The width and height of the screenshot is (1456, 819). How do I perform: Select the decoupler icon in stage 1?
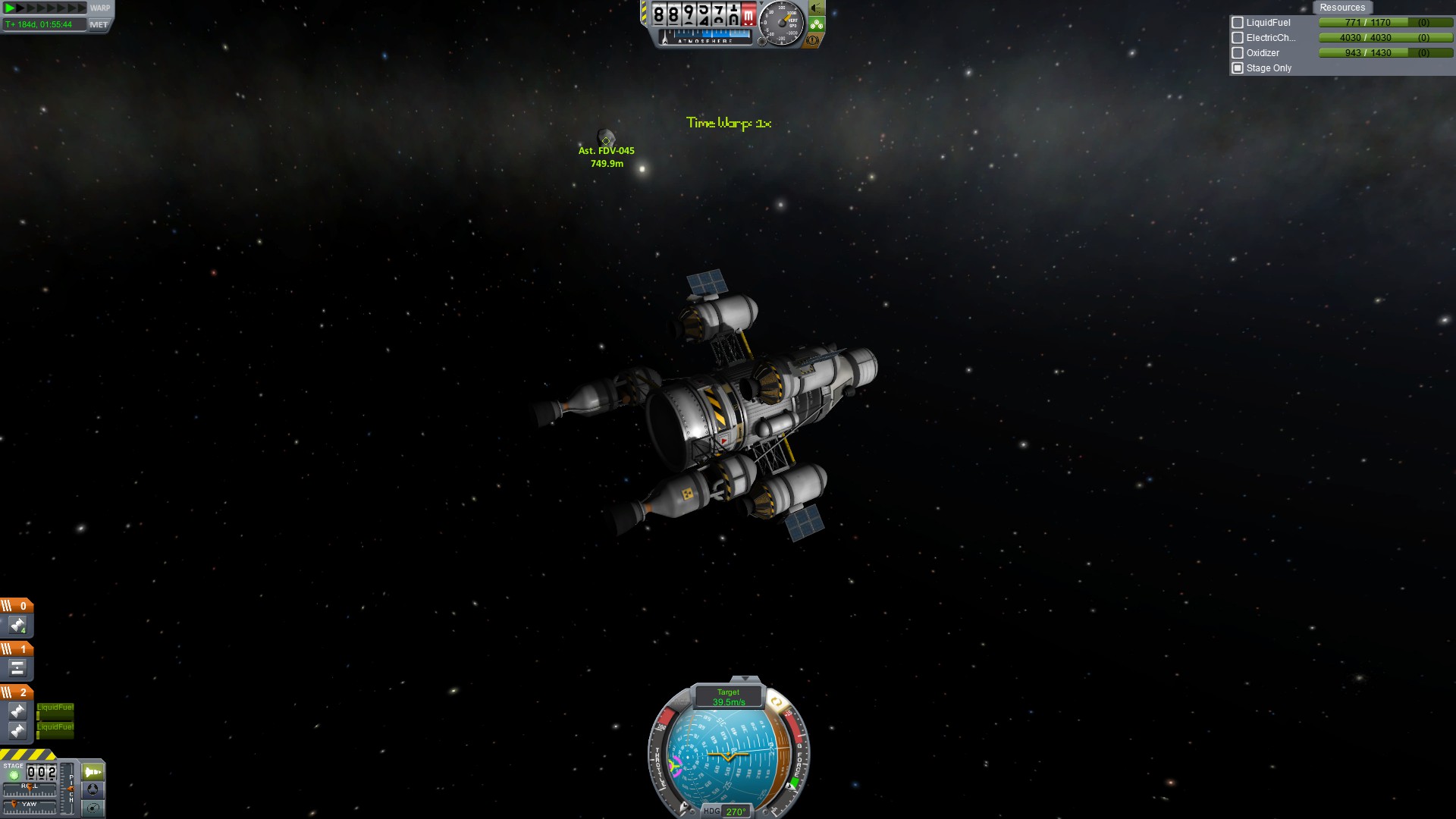pyautogui.click(x=17, y=668)
